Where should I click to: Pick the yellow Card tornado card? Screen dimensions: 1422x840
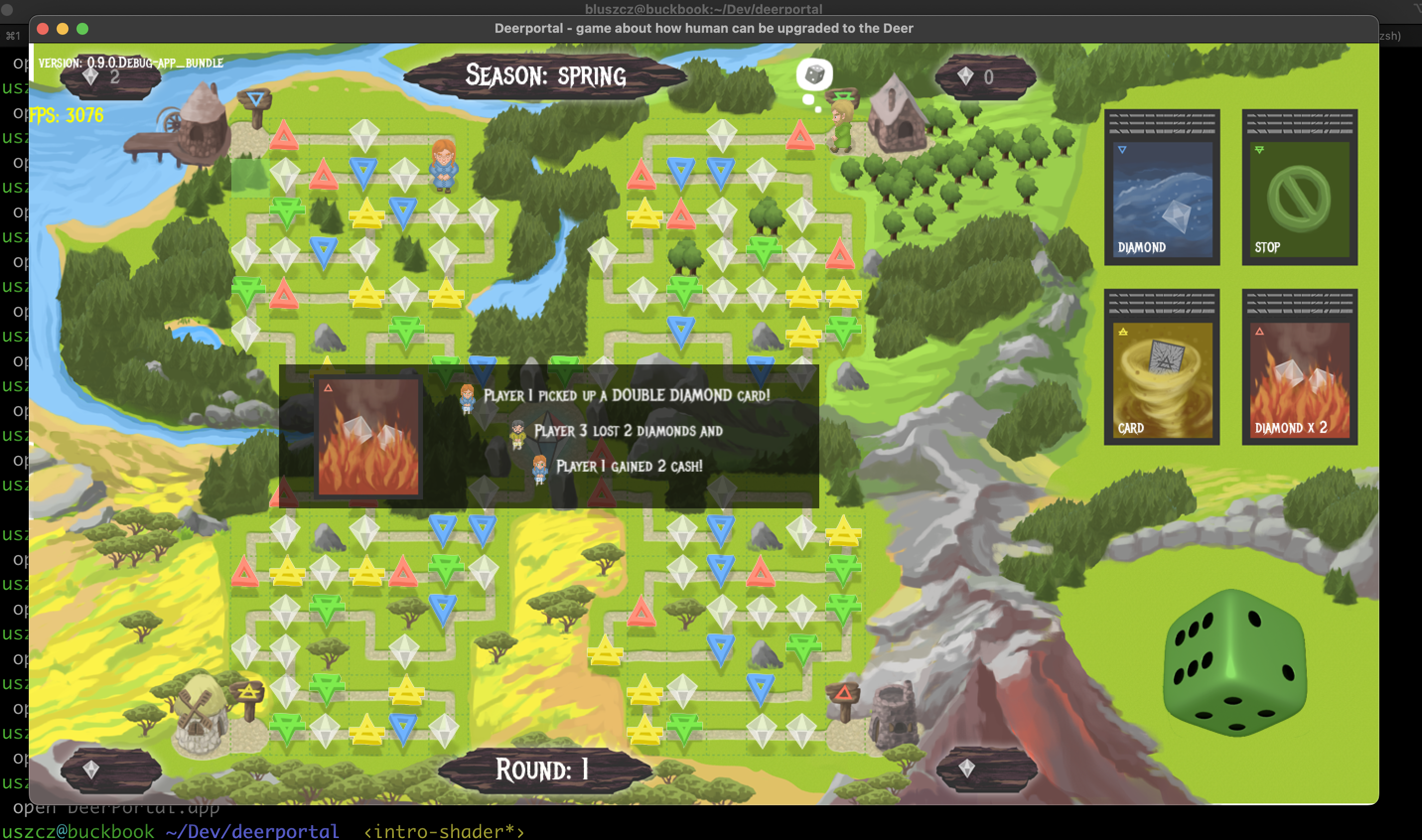click(x=1162, y=368)
